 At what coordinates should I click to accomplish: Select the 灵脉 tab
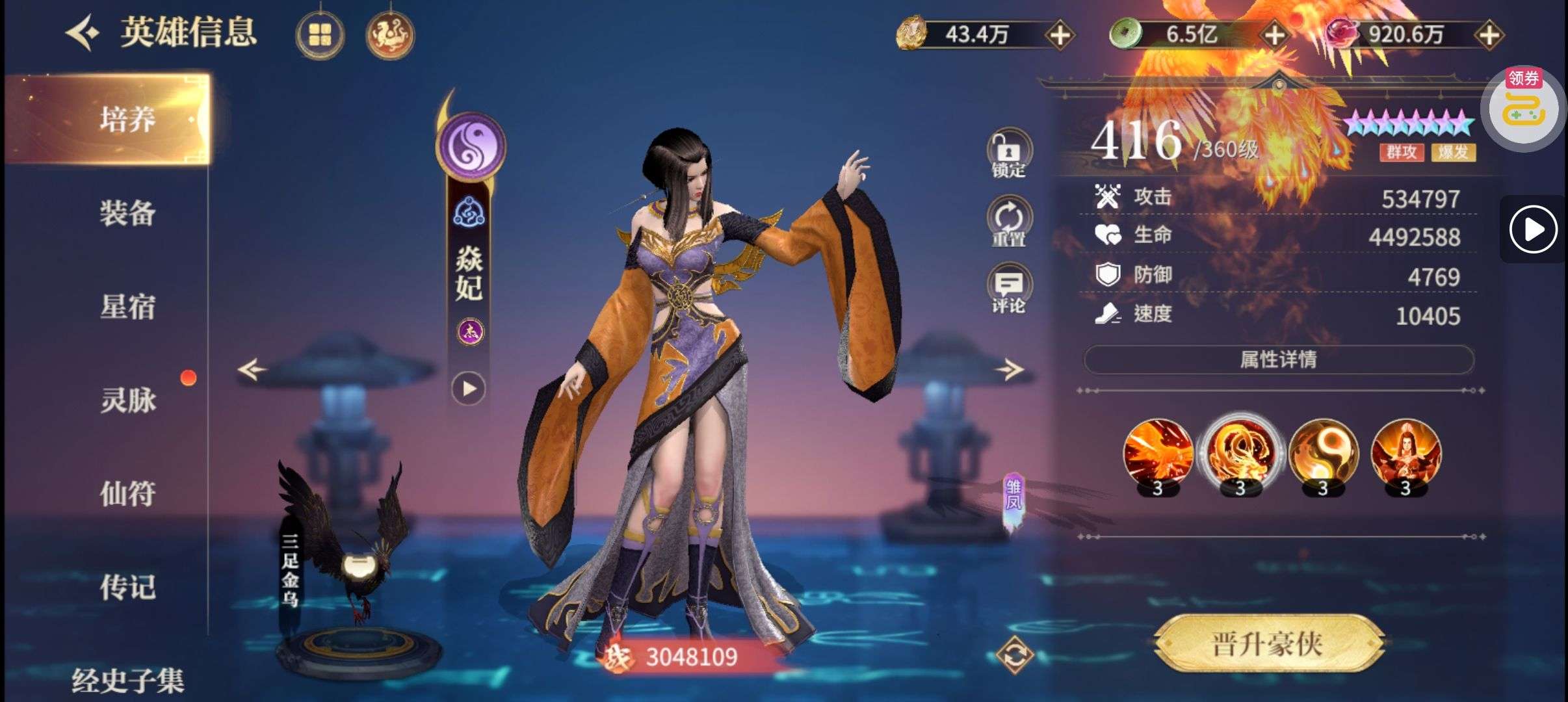pyautogui.click(x=127, y=400)
